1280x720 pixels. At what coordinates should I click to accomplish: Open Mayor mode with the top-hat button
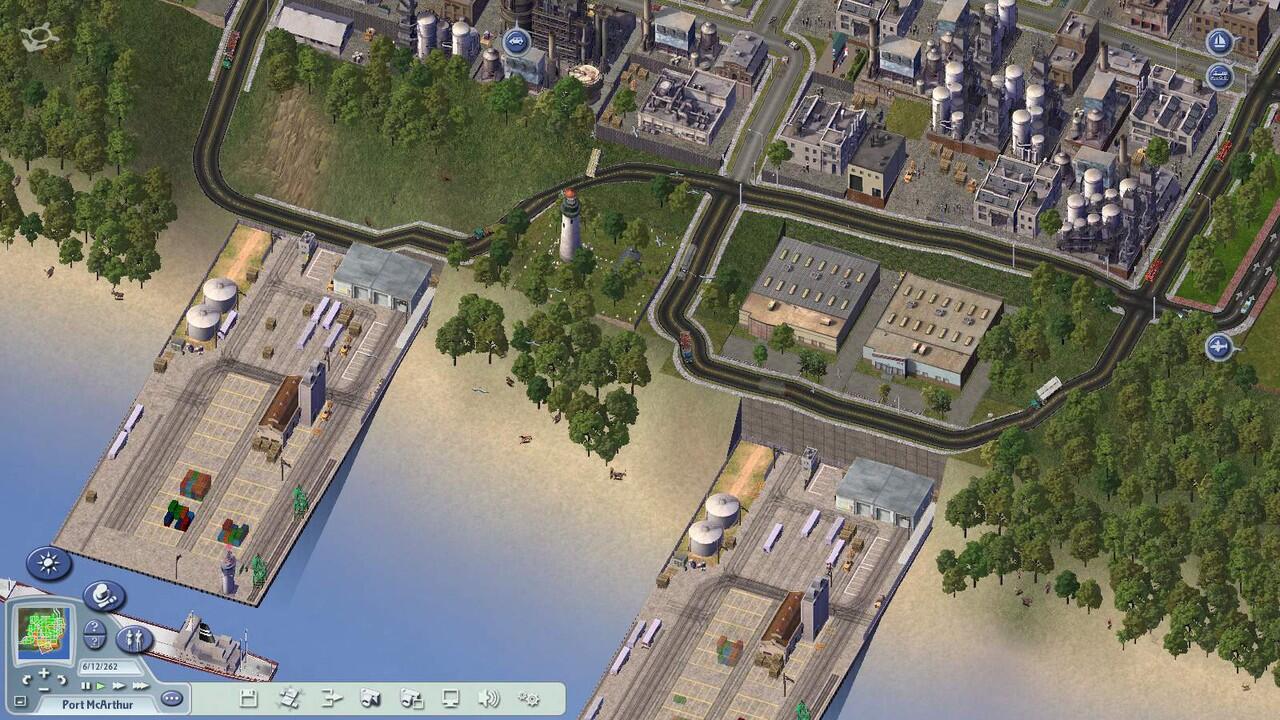click(x=104, y=596)
